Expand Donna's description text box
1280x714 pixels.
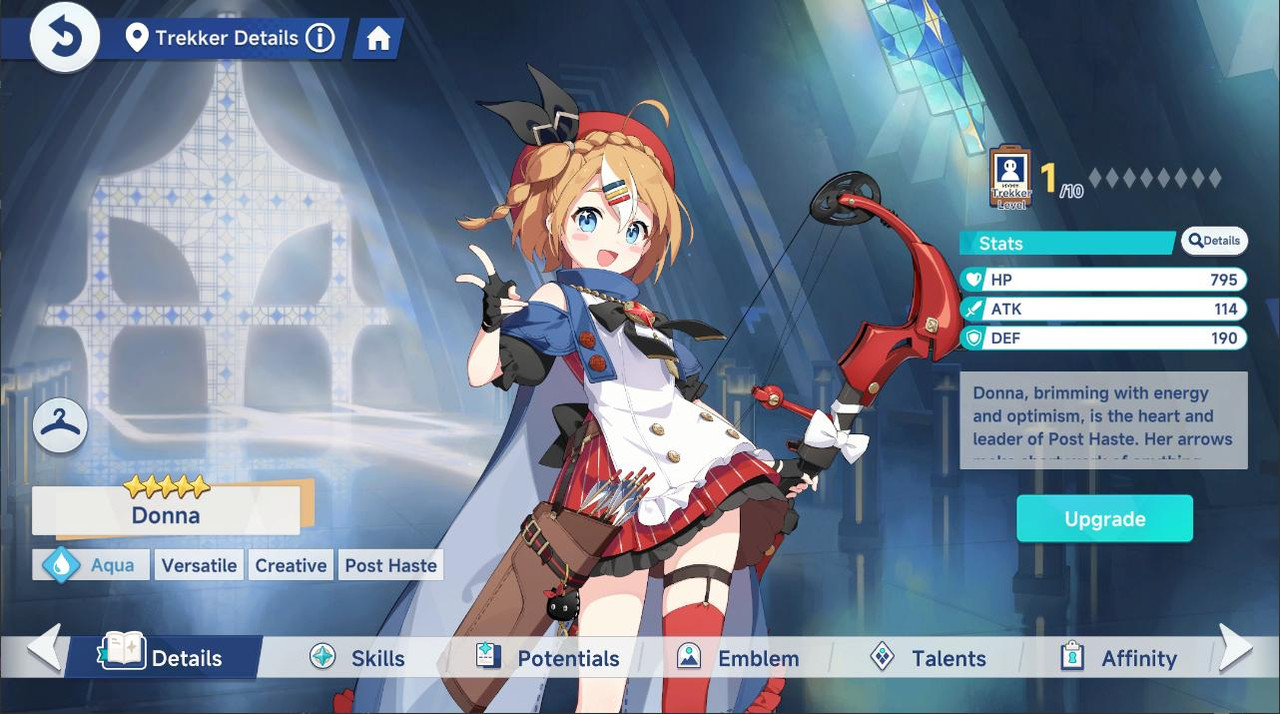[1103, 420]
